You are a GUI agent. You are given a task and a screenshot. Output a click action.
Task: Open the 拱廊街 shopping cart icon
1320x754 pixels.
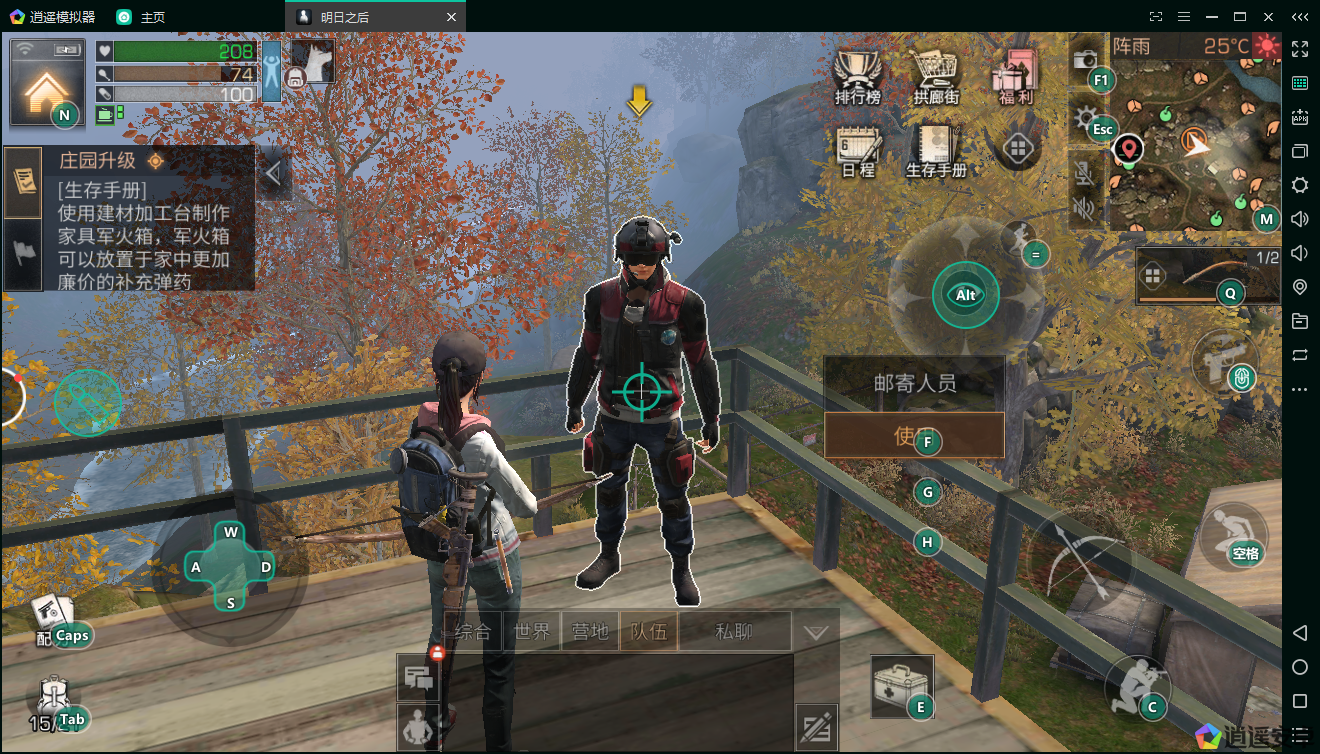[x=935, y=75]
